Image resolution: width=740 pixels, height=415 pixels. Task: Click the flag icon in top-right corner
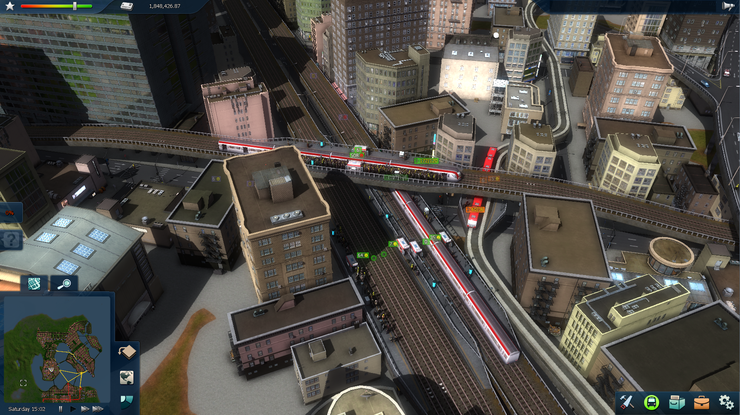(x=727, y=6)
